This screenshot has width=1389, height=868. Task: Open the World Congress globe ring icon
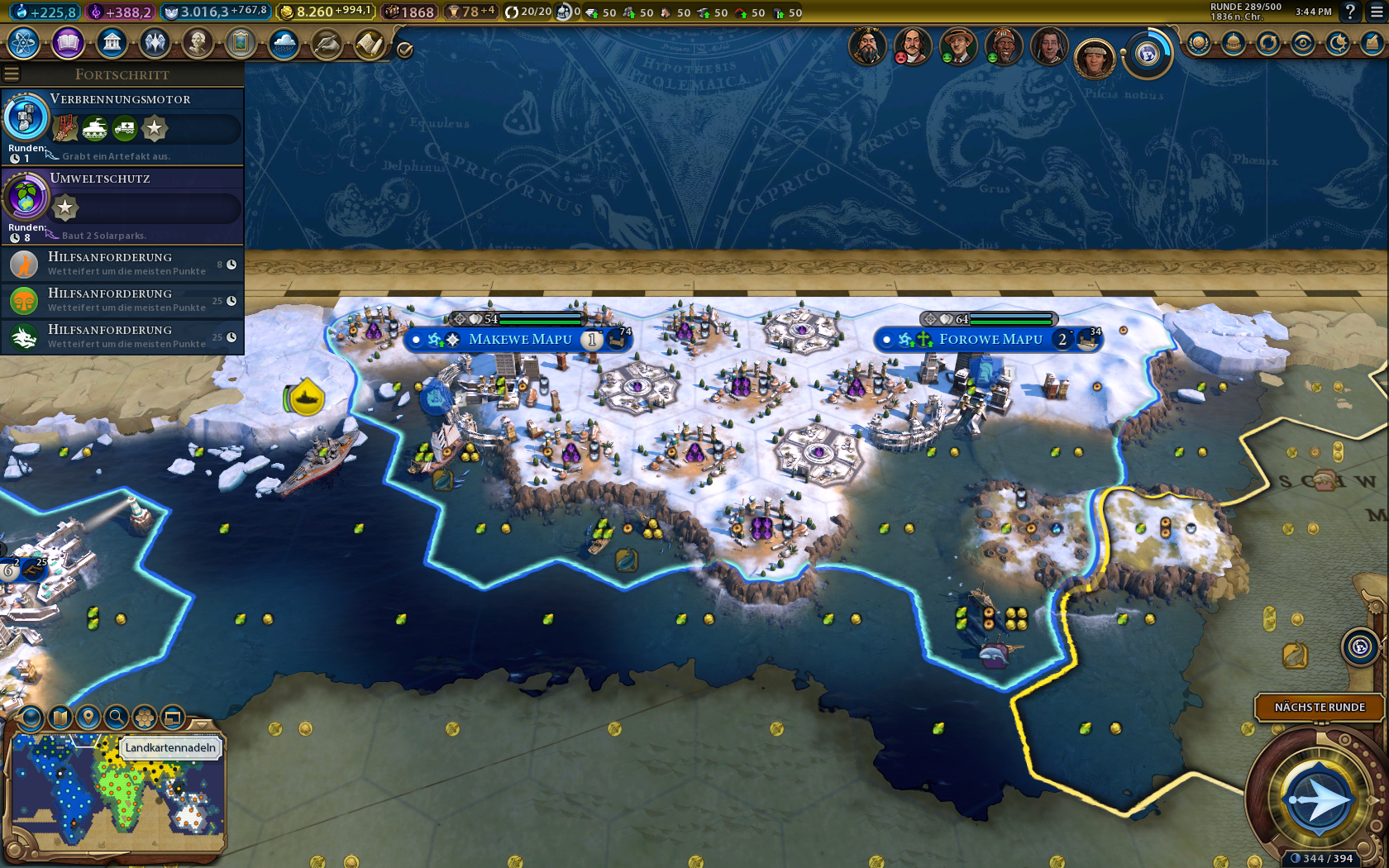1148,55
